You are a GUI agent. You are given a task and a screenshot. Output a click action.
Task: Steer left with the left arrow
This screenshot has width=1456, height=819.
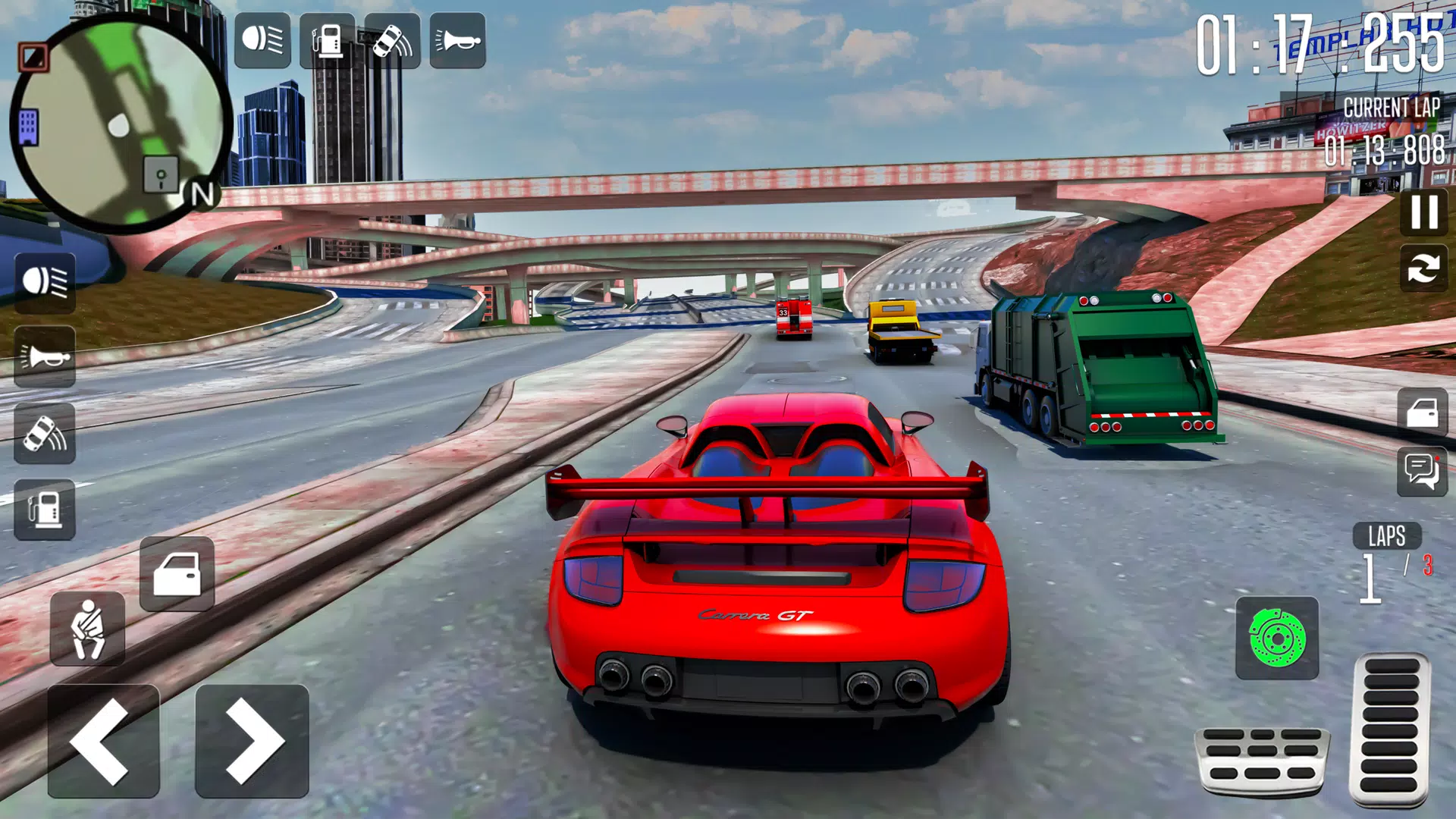point(103,741)
